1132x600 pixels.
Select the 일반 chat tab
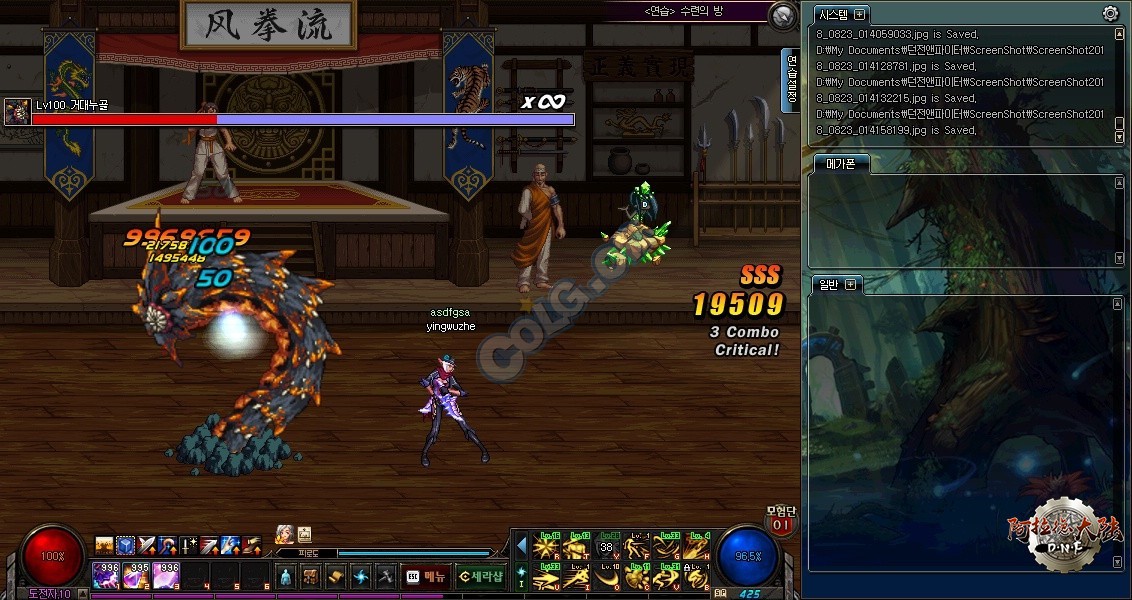(x=829, y=285)
